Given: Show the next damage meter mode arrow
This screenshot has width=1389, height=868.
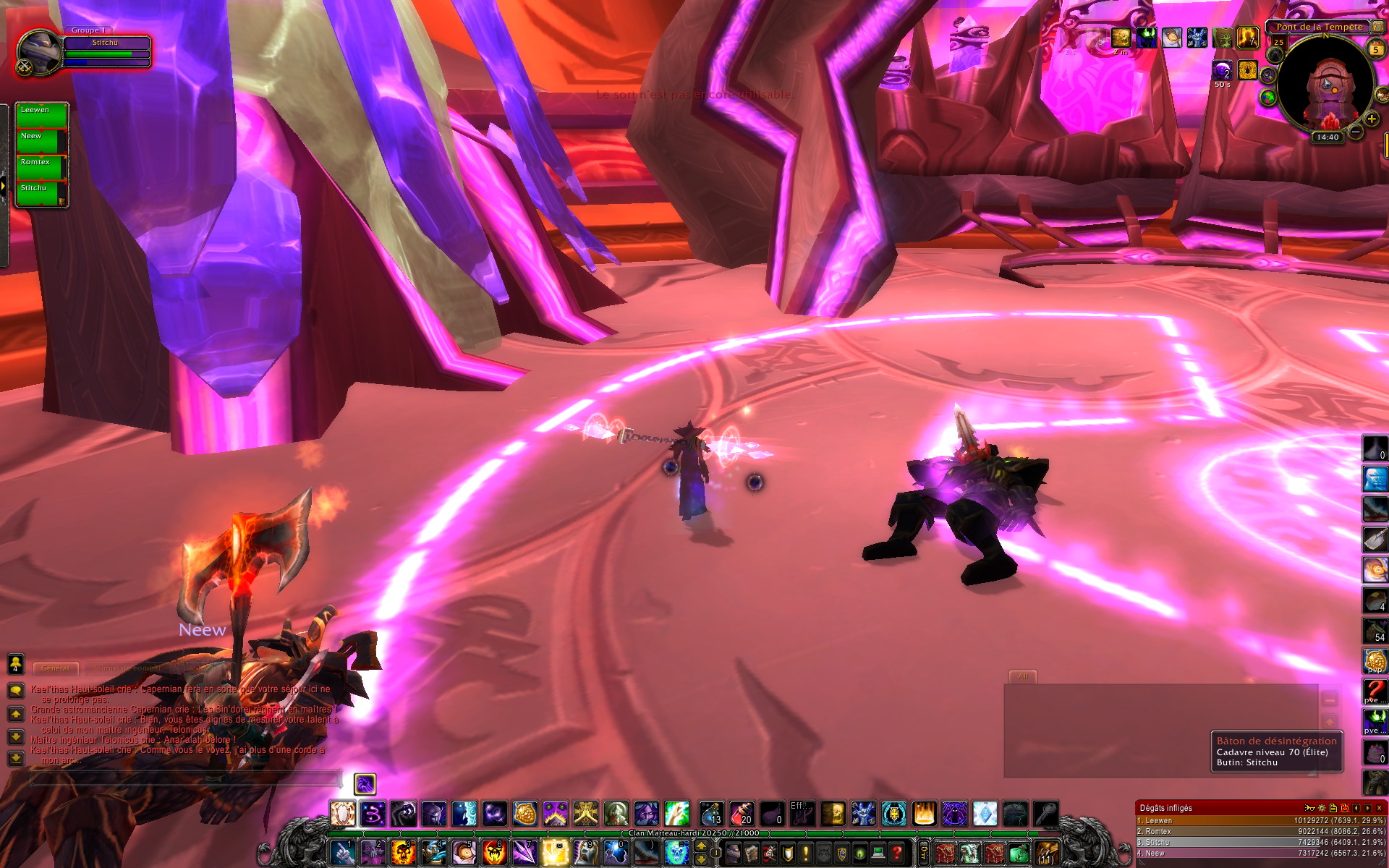Looking at the screenshot, I should [x=1367, y=808].
